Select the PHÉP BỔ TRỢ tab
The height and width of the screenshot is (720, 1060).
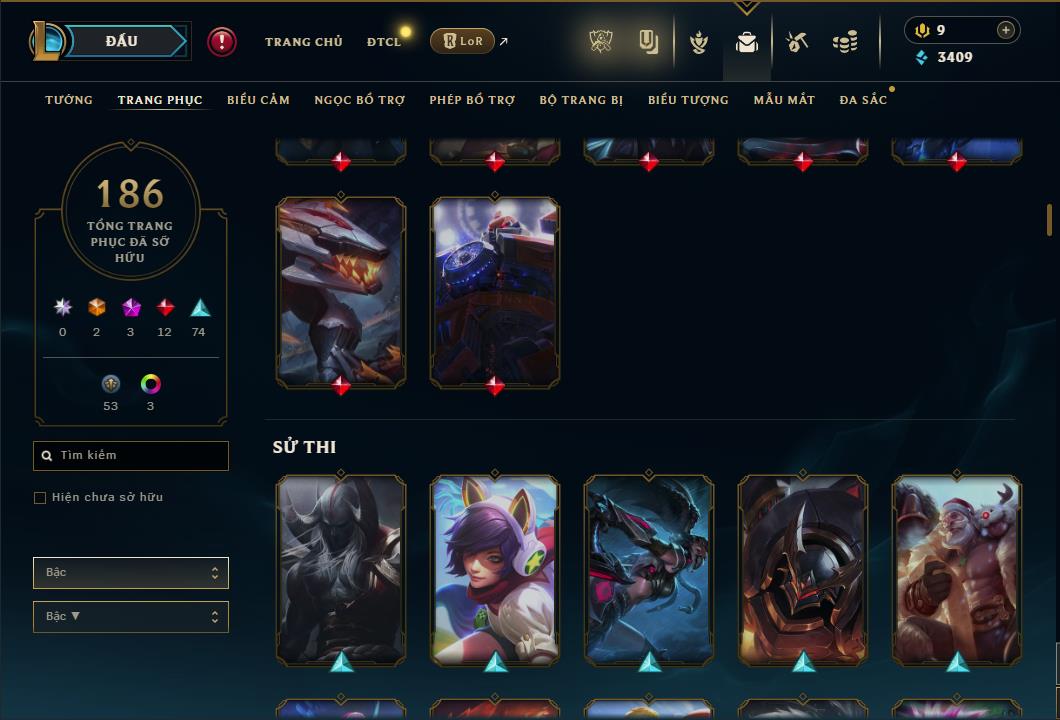[472, 100]
